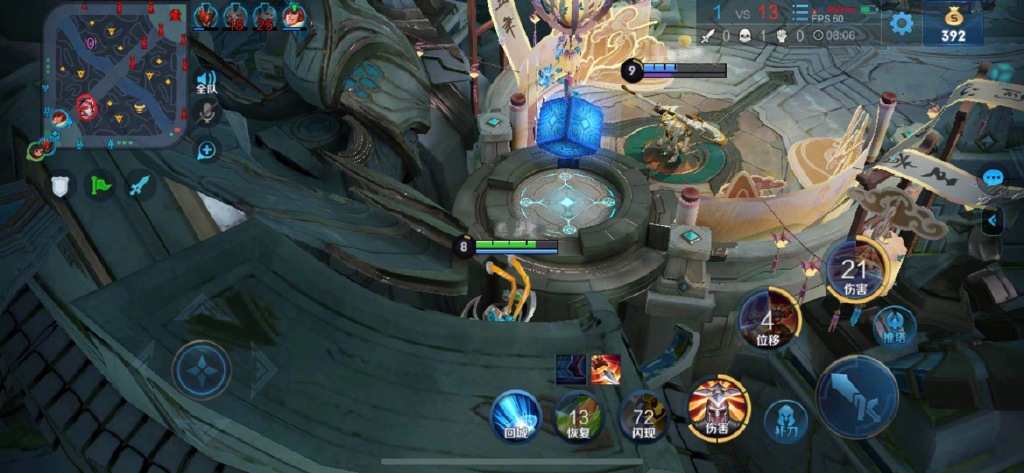Tap the 推塔 tower attack button
This screenshot has width=1024, height=473.
(895, 326)
